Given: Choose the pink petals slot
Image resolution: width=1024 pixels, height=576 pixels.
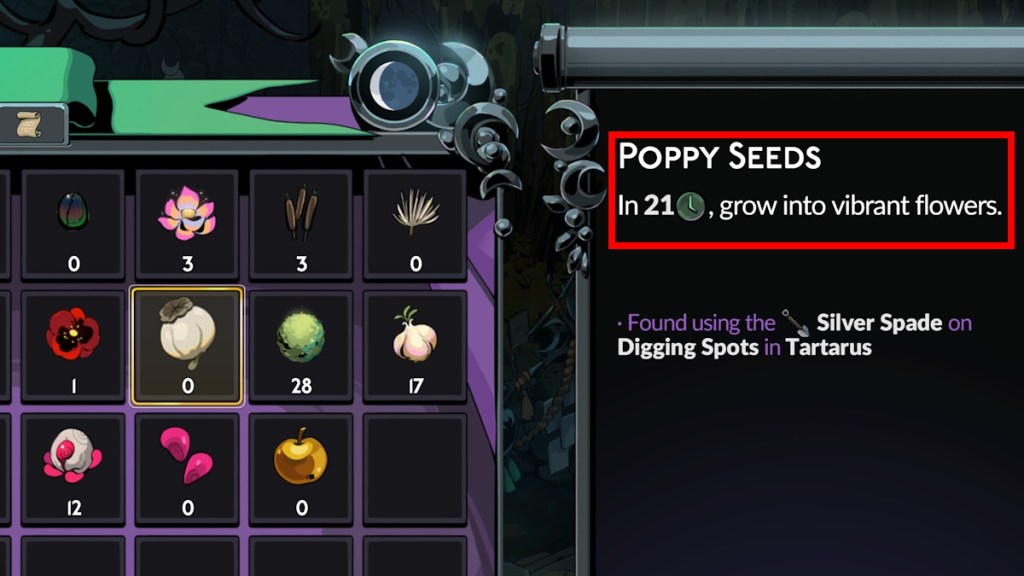Looking at the screenshot, I should 187,467.
